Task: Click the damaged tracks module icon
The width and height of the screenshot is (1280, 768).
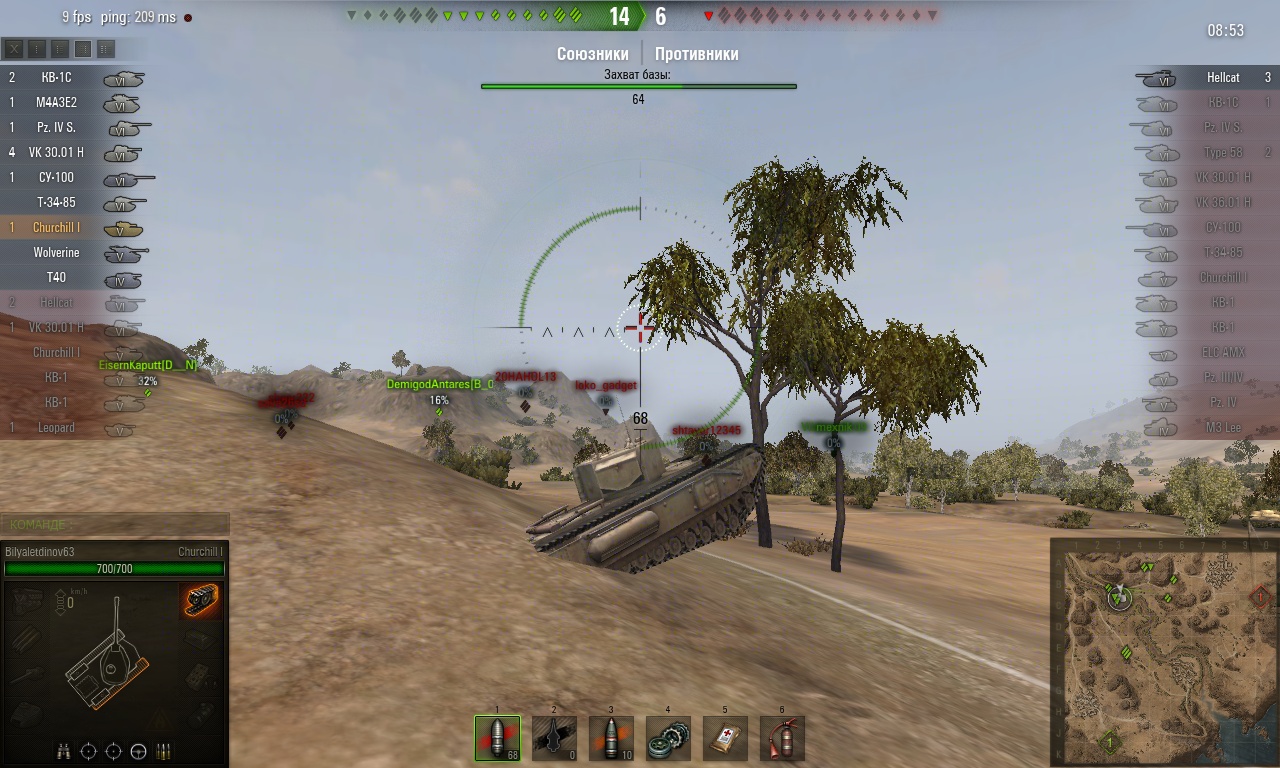Action: coord(201,600)
